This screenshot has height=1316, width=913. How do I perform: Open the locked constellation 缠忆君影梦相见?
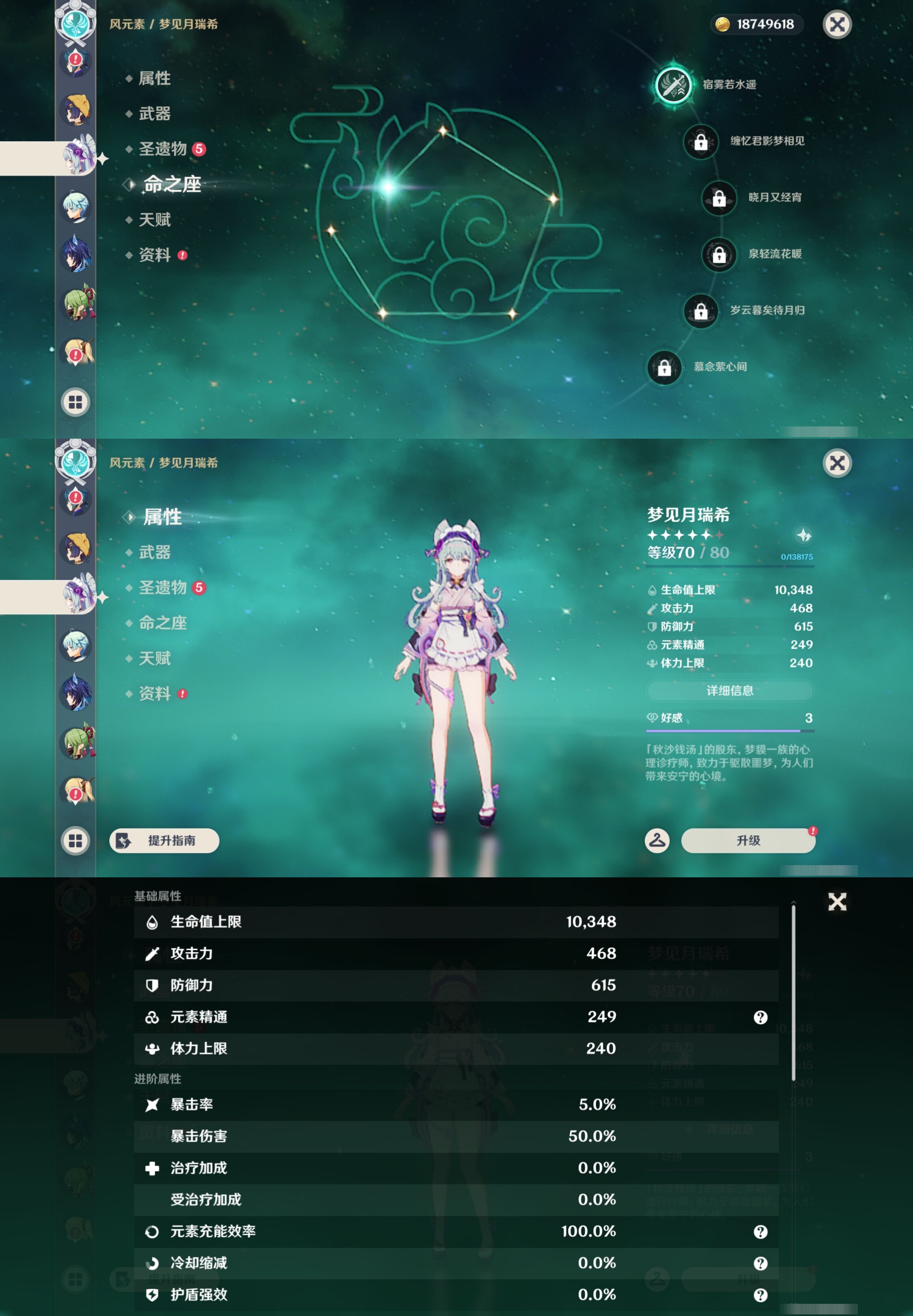pyautogui.click(x=701, y=143)
